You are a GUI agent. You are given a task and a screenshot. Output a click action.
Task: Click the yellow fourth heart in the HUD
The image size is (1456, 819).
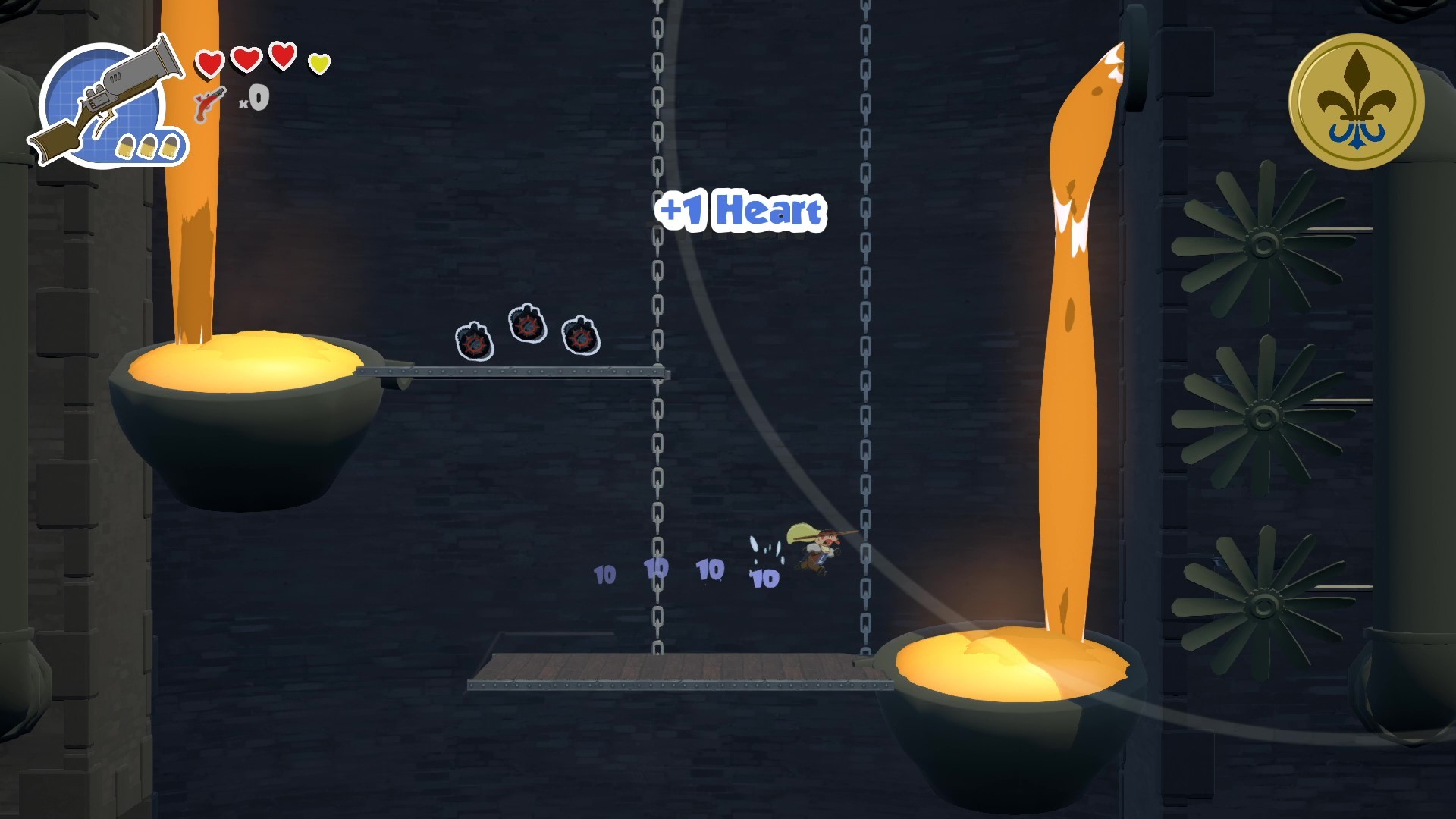coord(319,64)
